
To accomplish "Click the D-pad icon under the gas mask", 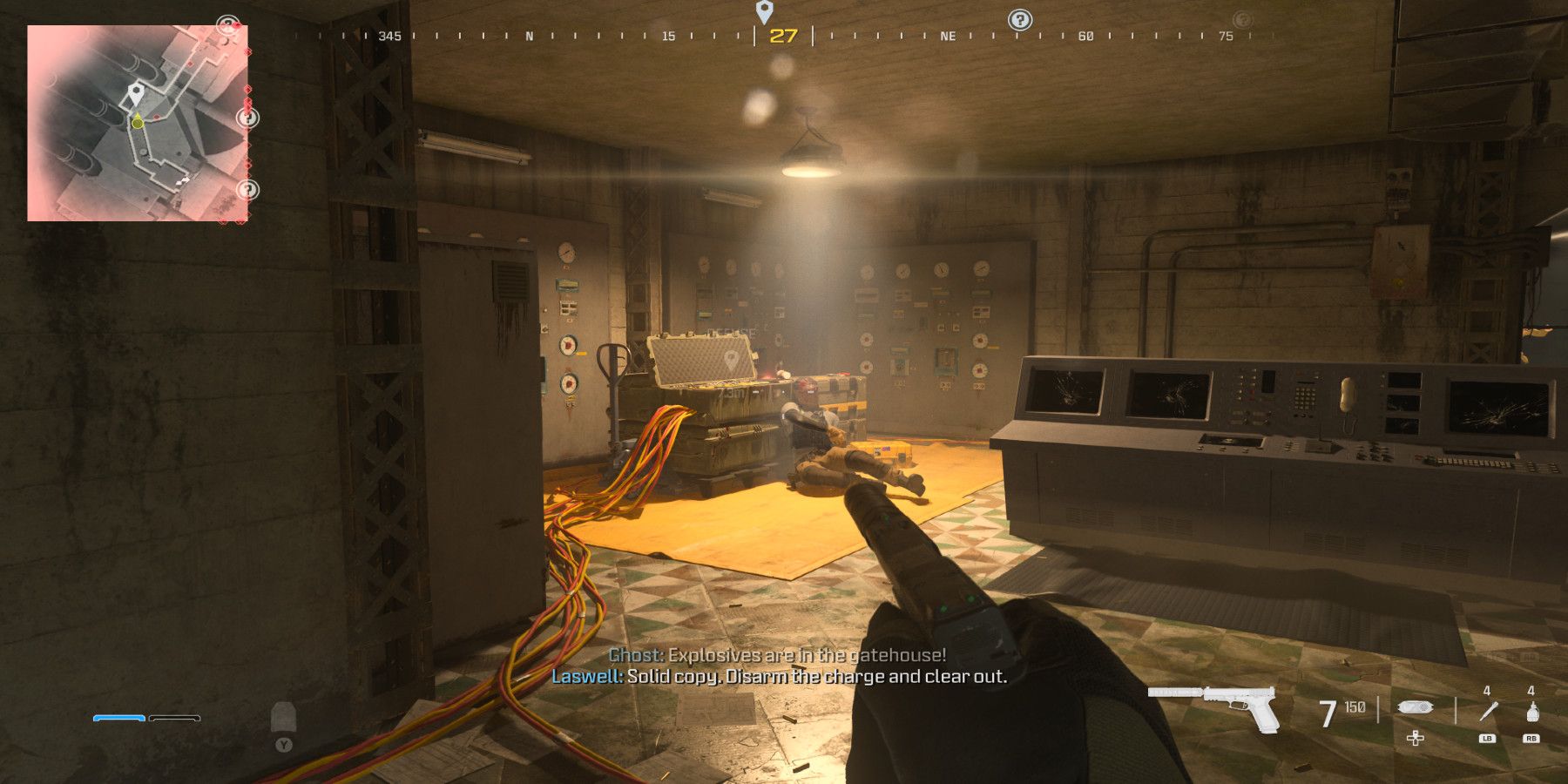I will (1415, 739).
